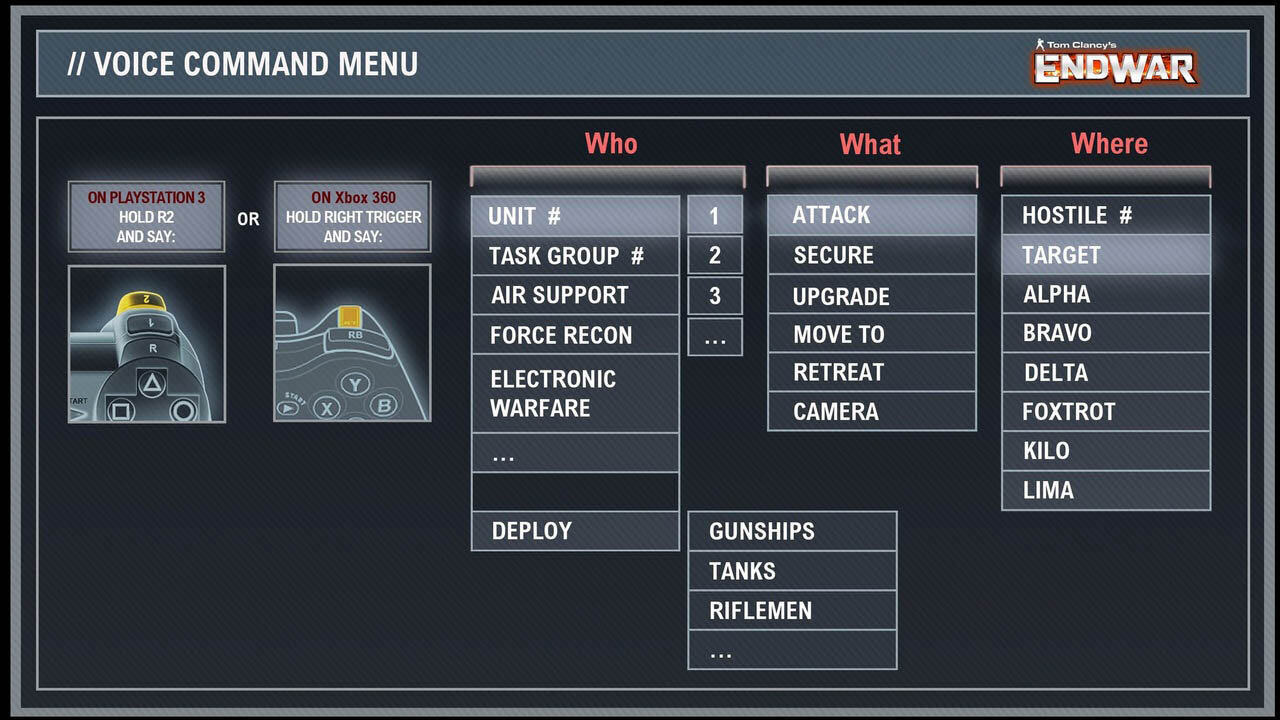Viewport: 1280px width, 720px height.
Task: Choose the TARGET location
Action: coord(1106,255)
